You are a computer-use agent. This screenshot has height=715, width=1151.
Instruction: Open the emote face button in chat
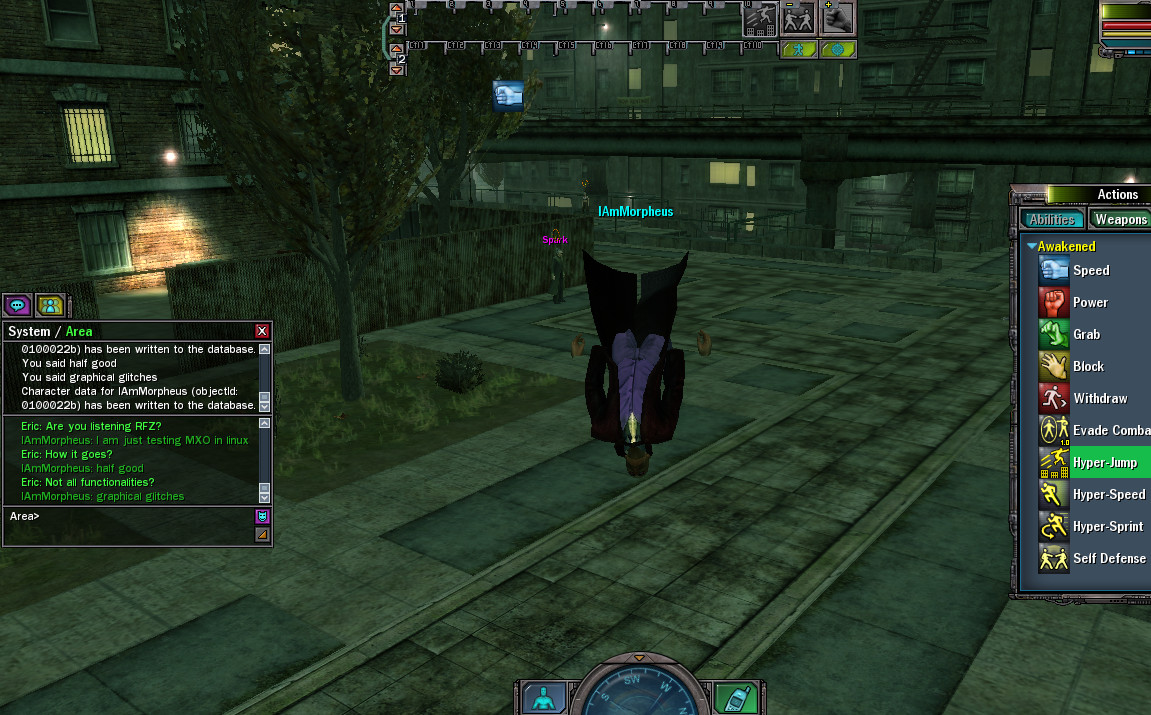pyautogui.click(x=262, y=516)
